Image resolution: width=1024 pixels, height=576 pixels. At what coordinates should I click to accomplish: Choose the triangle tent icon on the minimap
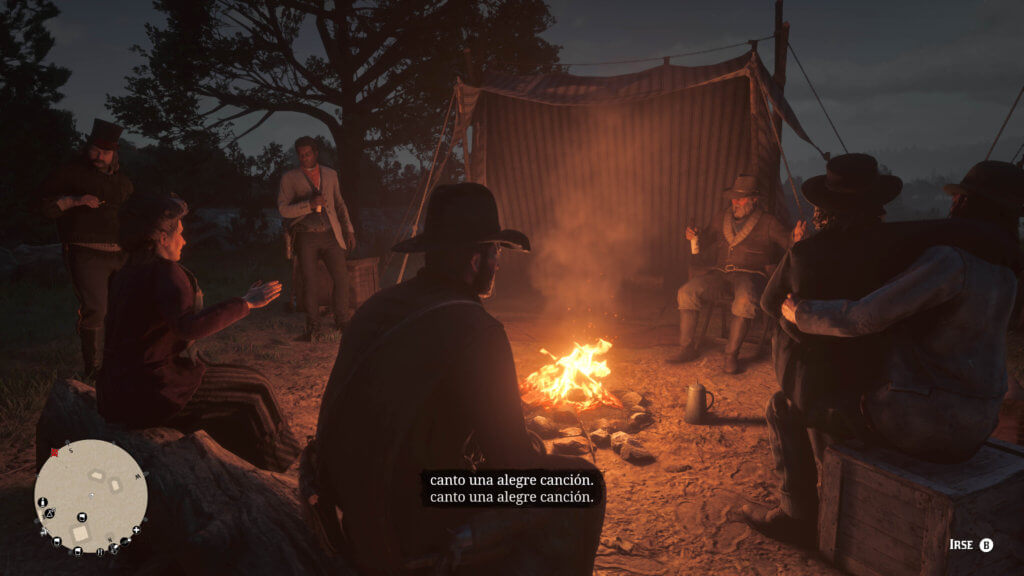(49, 513)
